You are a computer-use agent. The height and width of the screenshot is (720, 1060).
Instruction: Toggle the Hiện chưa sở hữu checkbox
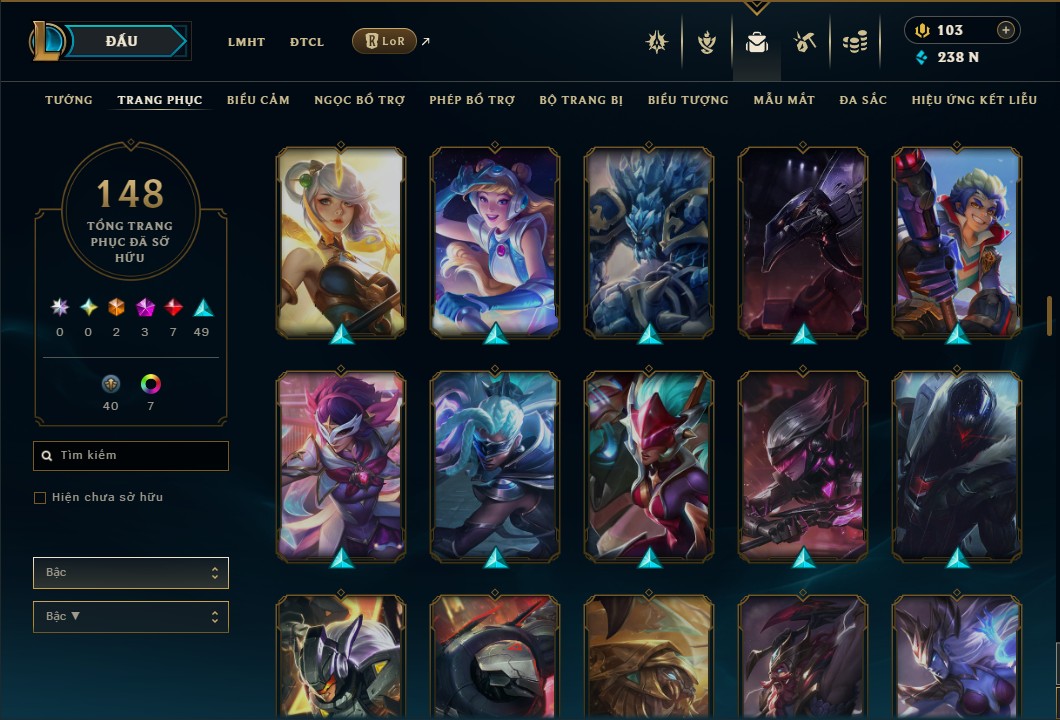click(40, 498)
